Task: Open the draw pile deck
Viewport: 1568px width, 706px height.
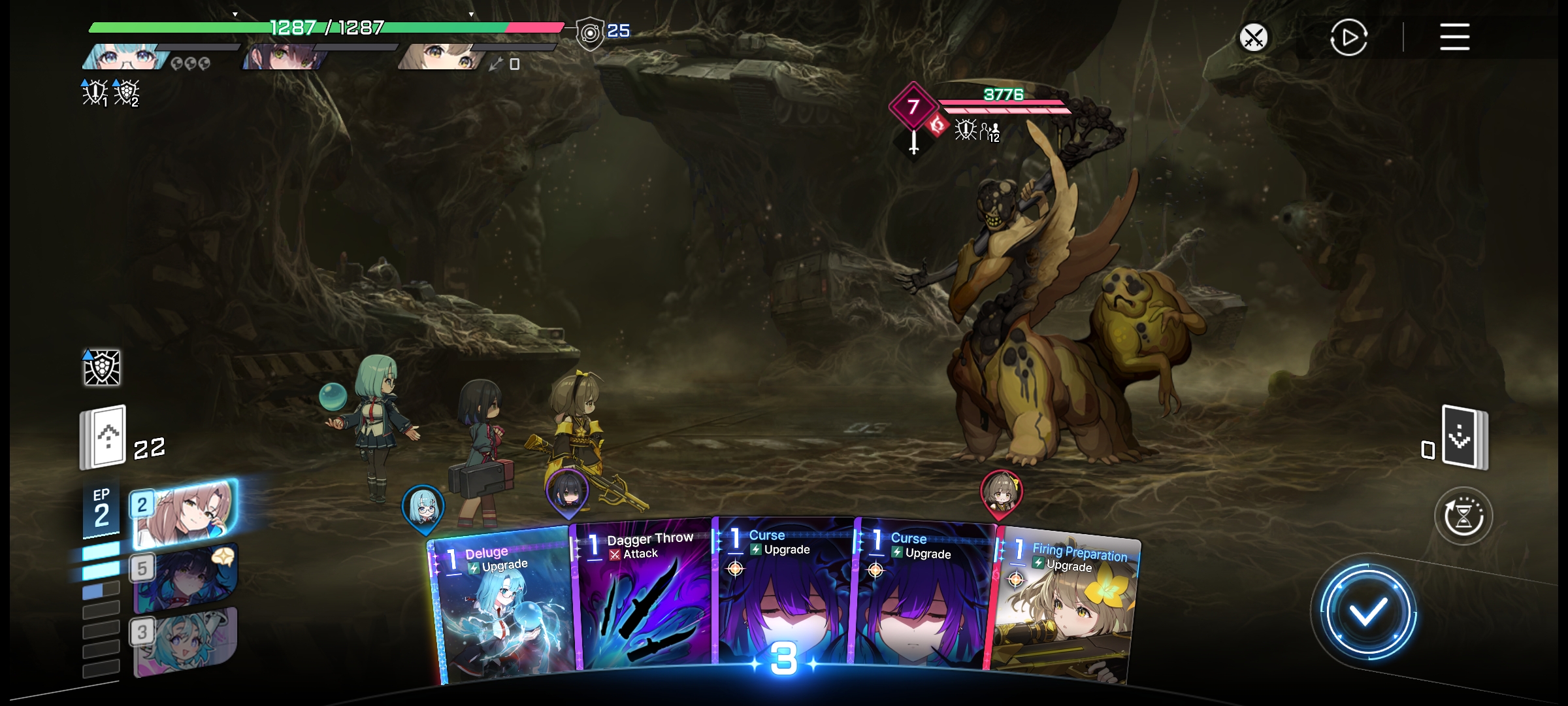Action: pyautogui.click(x=103, y=437)
